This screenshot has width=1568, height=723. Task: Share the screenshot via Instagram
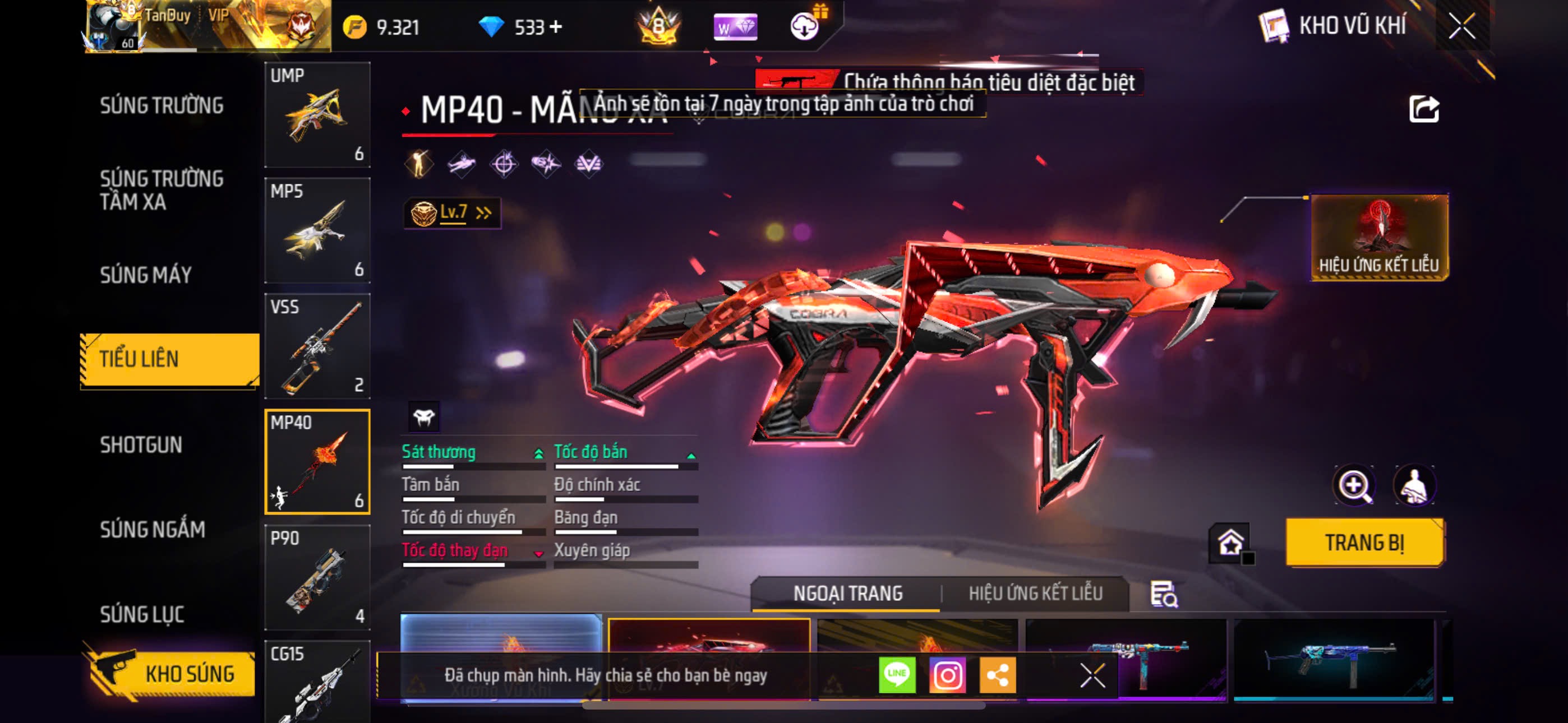coord(947,675)
